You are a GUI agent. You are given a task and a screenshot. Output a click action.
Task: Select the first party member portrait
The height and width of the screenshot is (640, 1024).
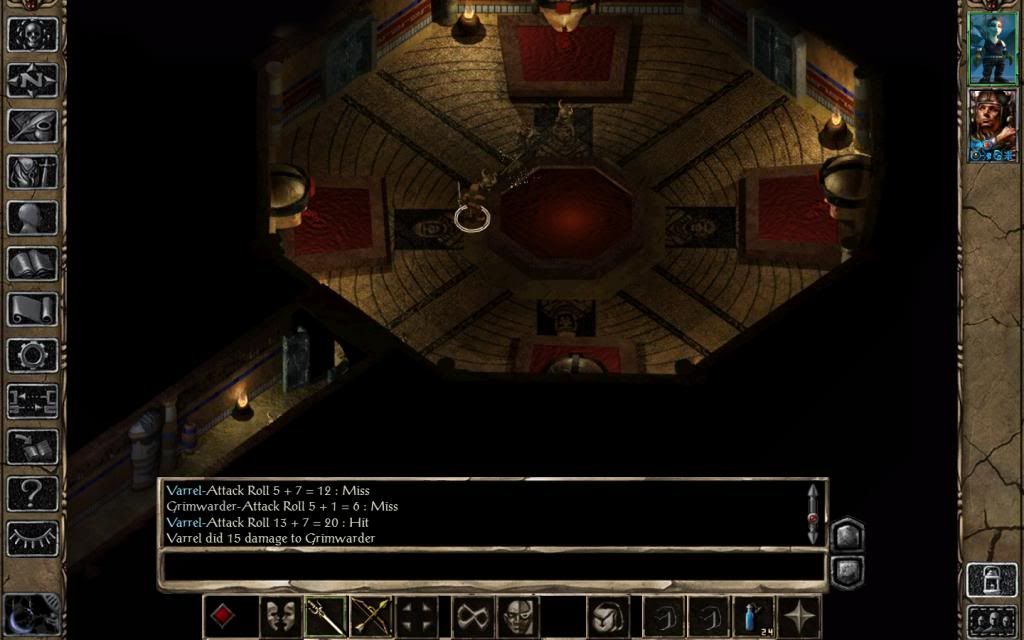coord(992,47)
